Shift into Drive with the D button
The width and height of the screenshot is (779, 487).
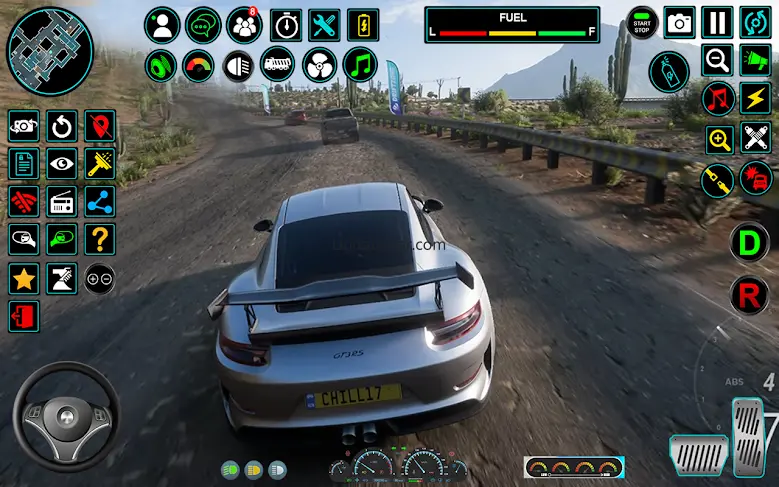pos(747,243)
